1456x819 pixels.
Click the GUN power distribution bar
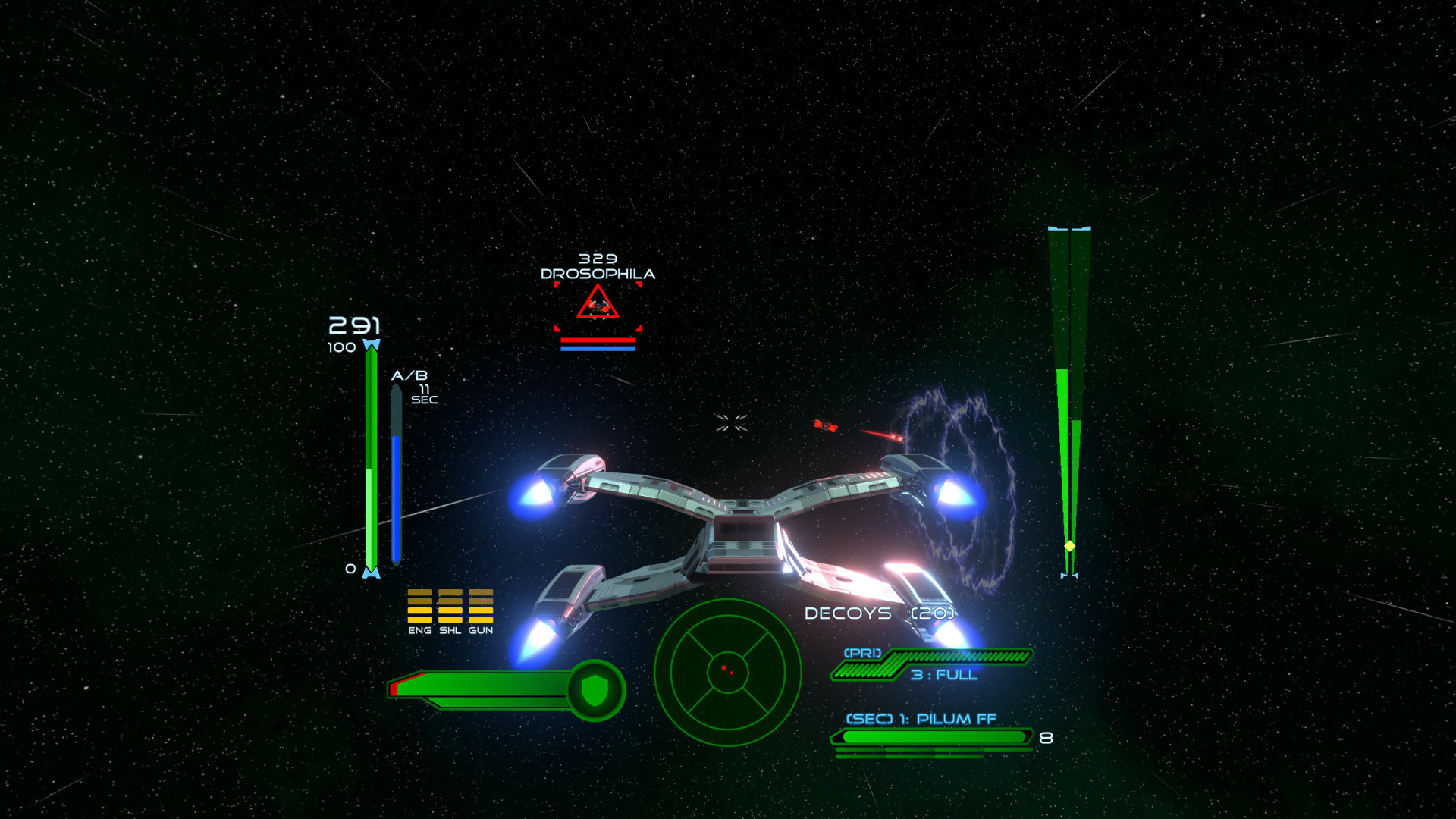click(x=482, y=607)
